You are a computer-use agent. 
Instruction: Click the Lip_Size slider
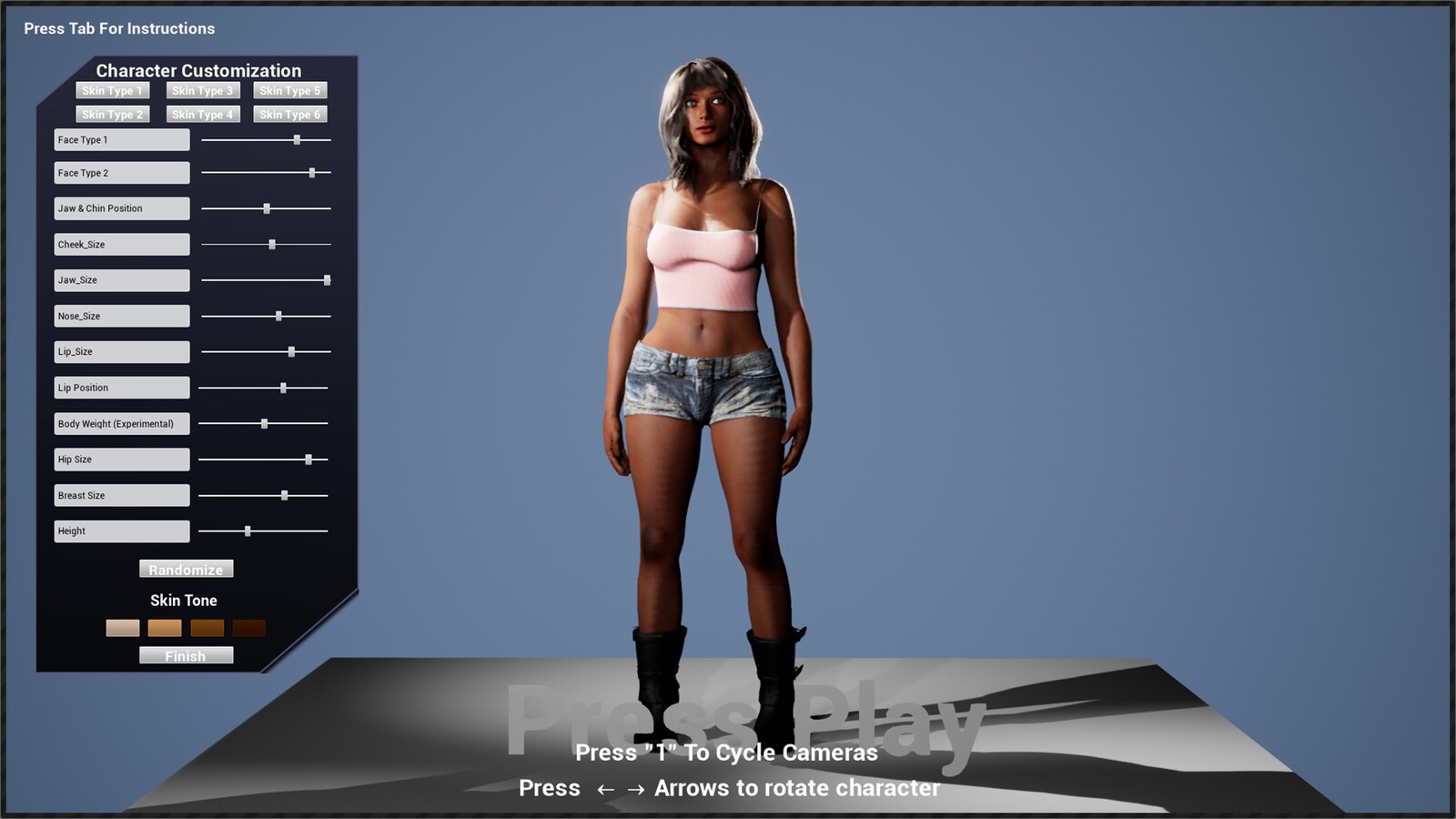291,350
